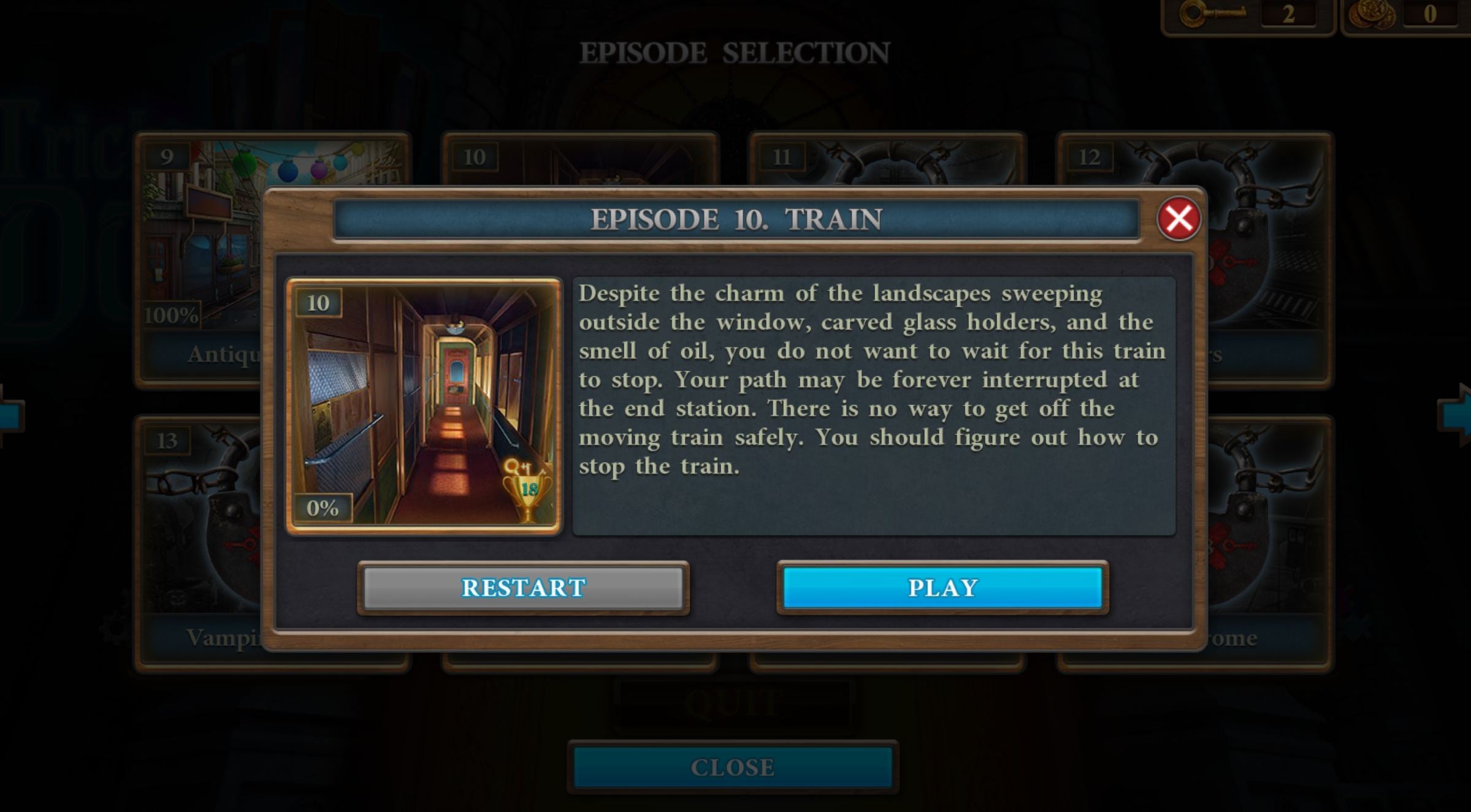The height and width of the screenshot is (812, 1471).
Task: Restart the Train episode
Action: 523,588
